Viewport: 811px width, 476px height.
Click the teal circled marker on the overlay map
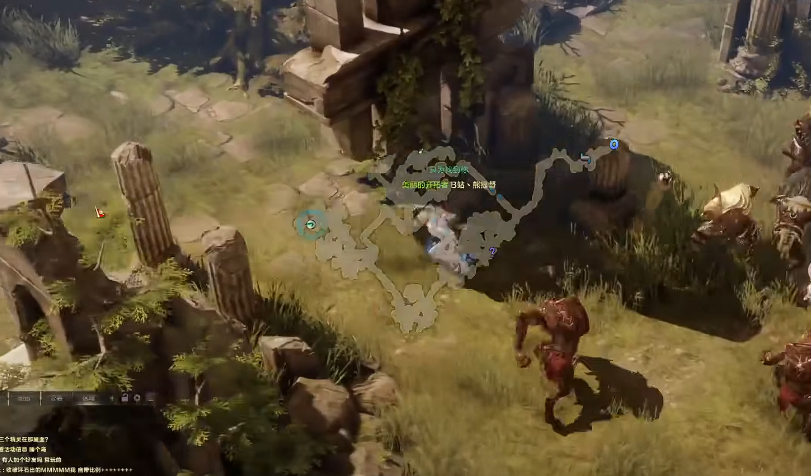(311, 225)
